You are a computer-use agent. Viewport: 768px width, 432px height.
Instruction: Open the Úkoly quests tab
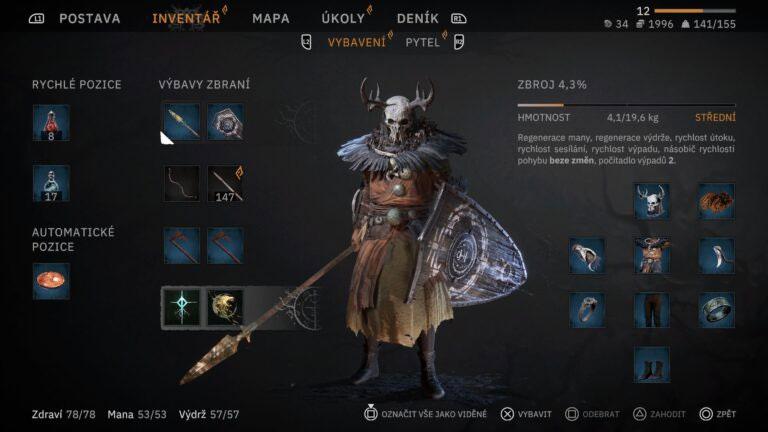343,18
